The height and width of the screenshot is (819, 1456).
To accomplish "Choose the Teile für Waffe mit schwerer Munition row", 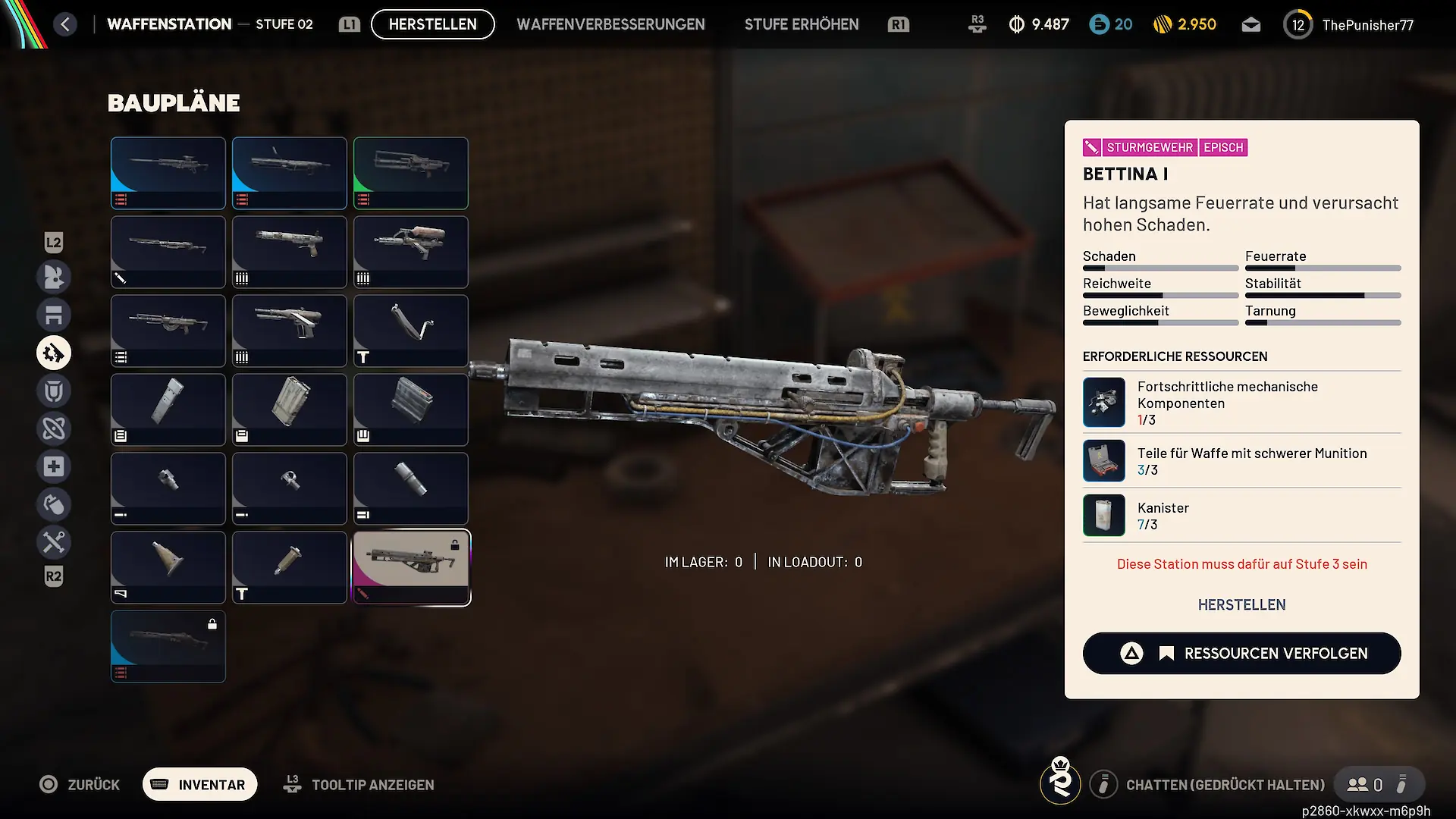I will coord(1241,461).
